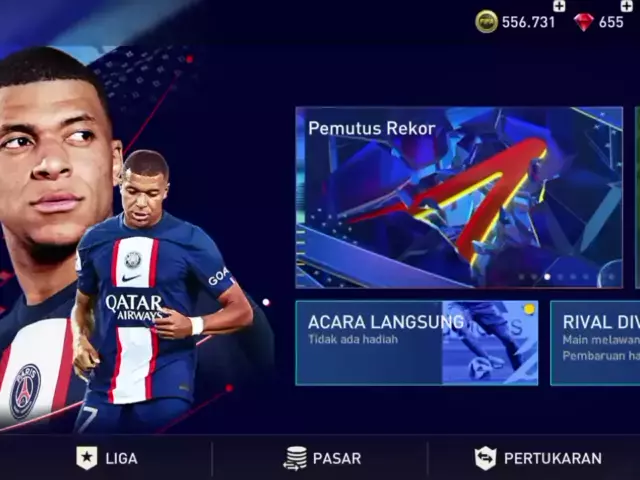Image resolution: width=640 pixels, height=480 pixels.
Task: Open the Liga menu
Action: (107, 458)
